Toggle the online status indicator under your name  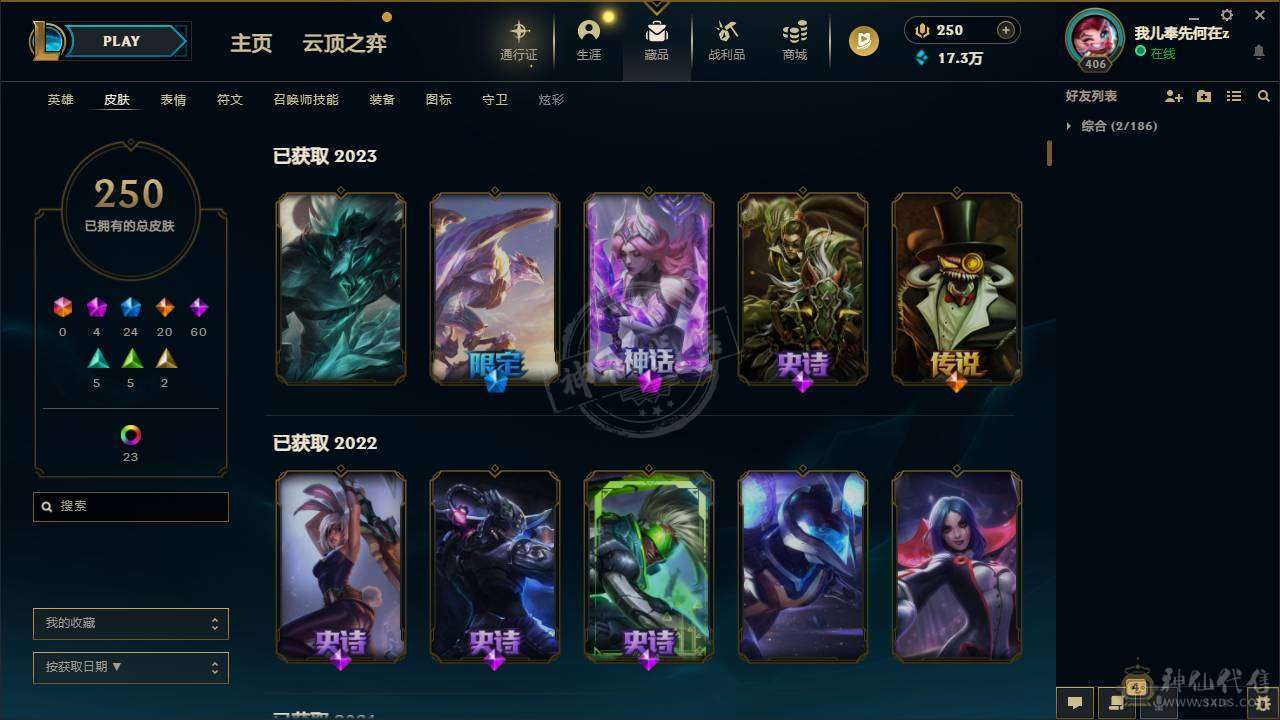1141,53
